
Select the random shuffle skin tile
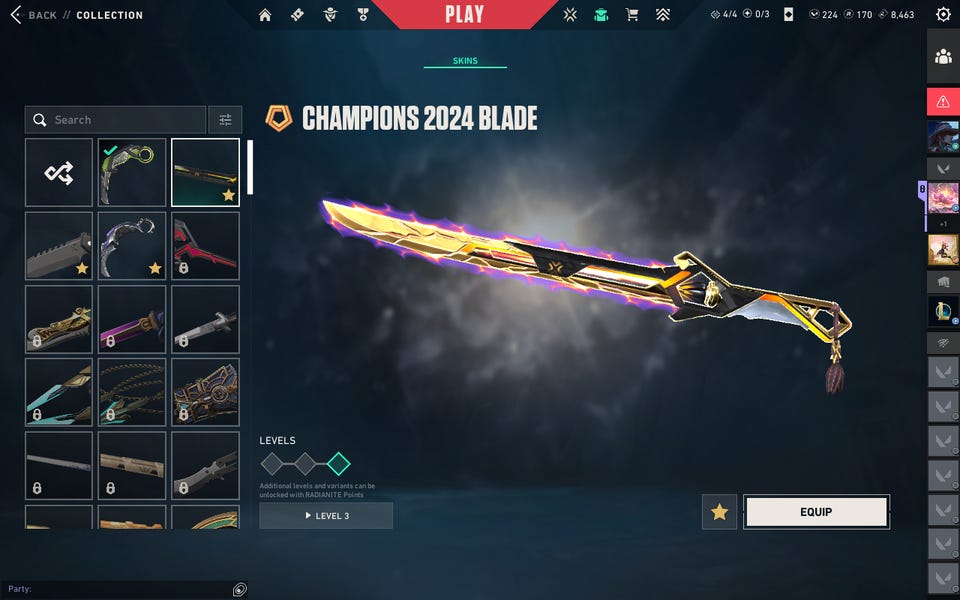[x=59, y=173]
